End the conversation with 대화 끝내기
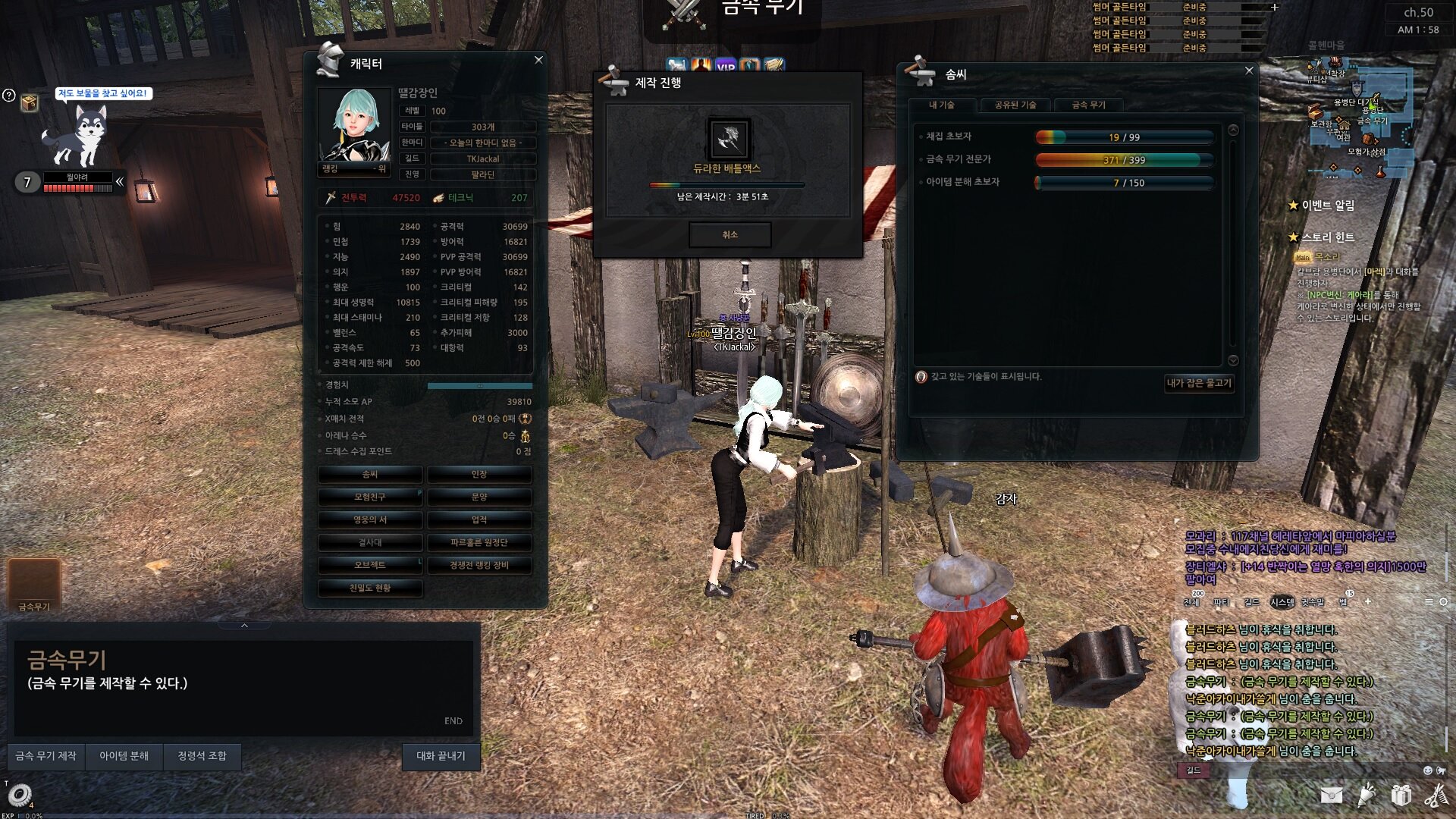 point(441,756)
